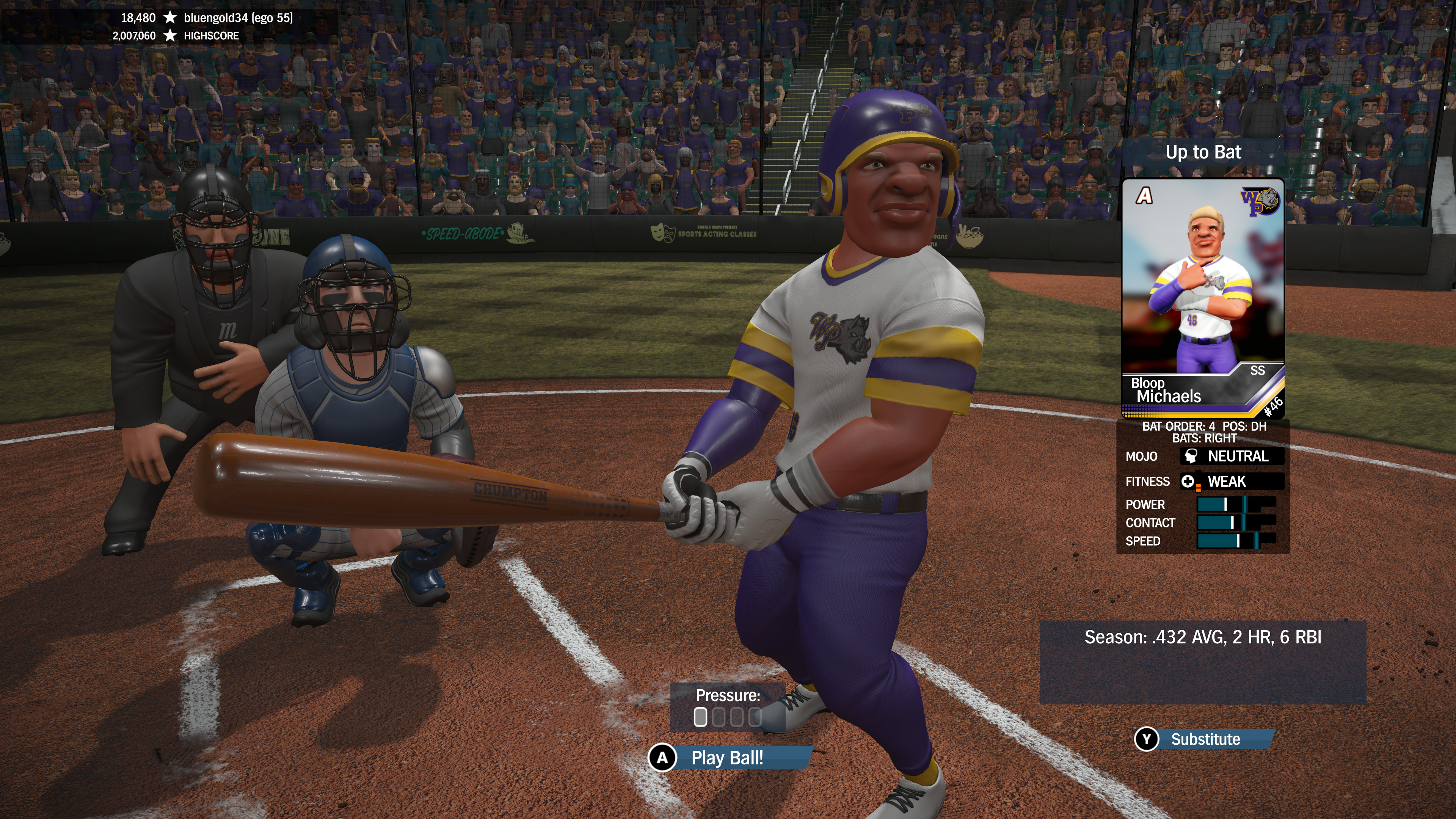Start the at-bat with Play Ball!
Viewport: 1456px width, 819px height.
(727, 758)
